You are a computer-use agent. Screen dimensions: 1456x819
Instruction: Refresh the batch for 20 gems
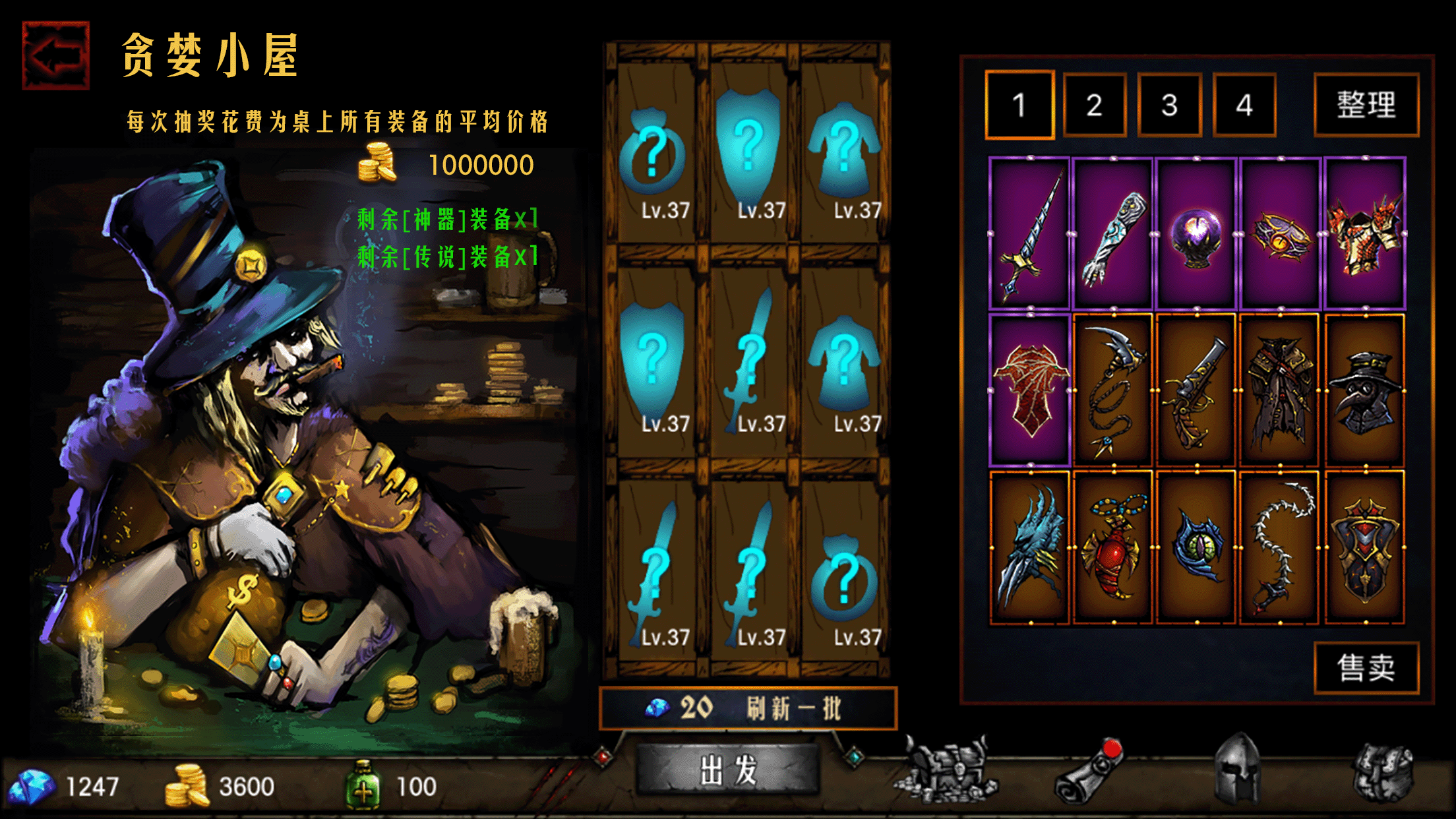tap(748, 708)
